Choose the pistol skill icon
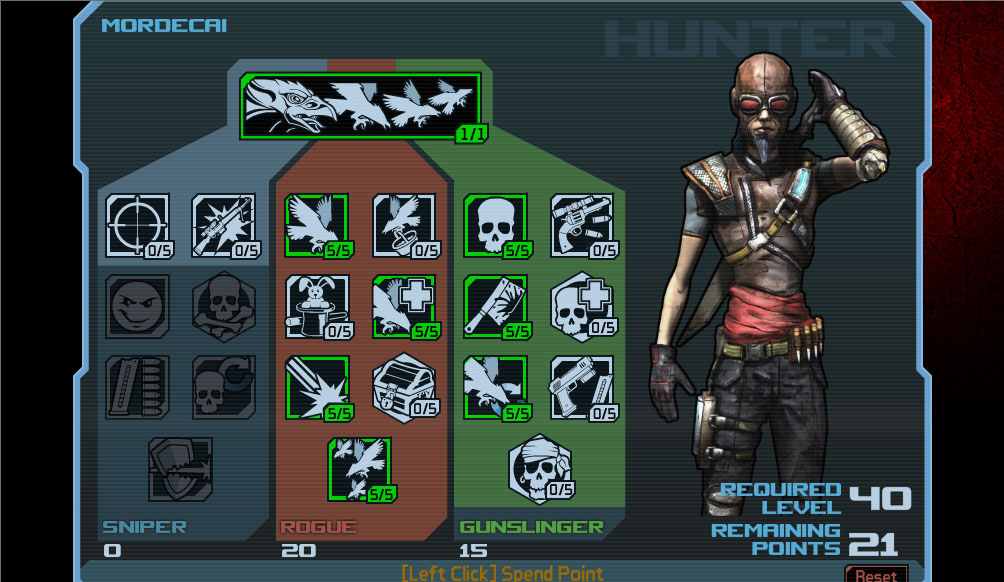Screen dimensions: 1004x582 tap(582, 387)
